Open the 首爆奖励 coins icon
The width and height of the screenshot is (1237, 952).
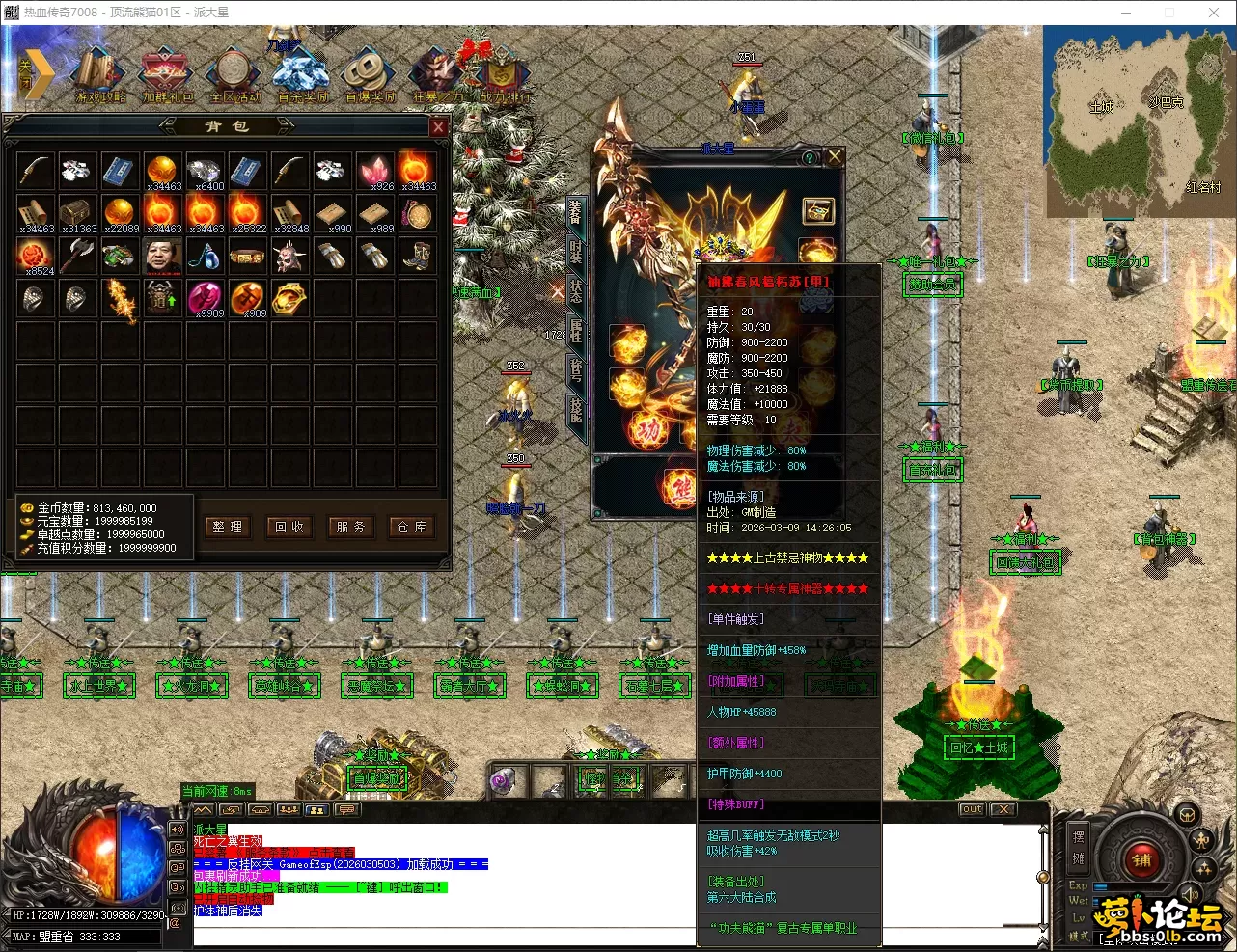(x=370, y=74)
